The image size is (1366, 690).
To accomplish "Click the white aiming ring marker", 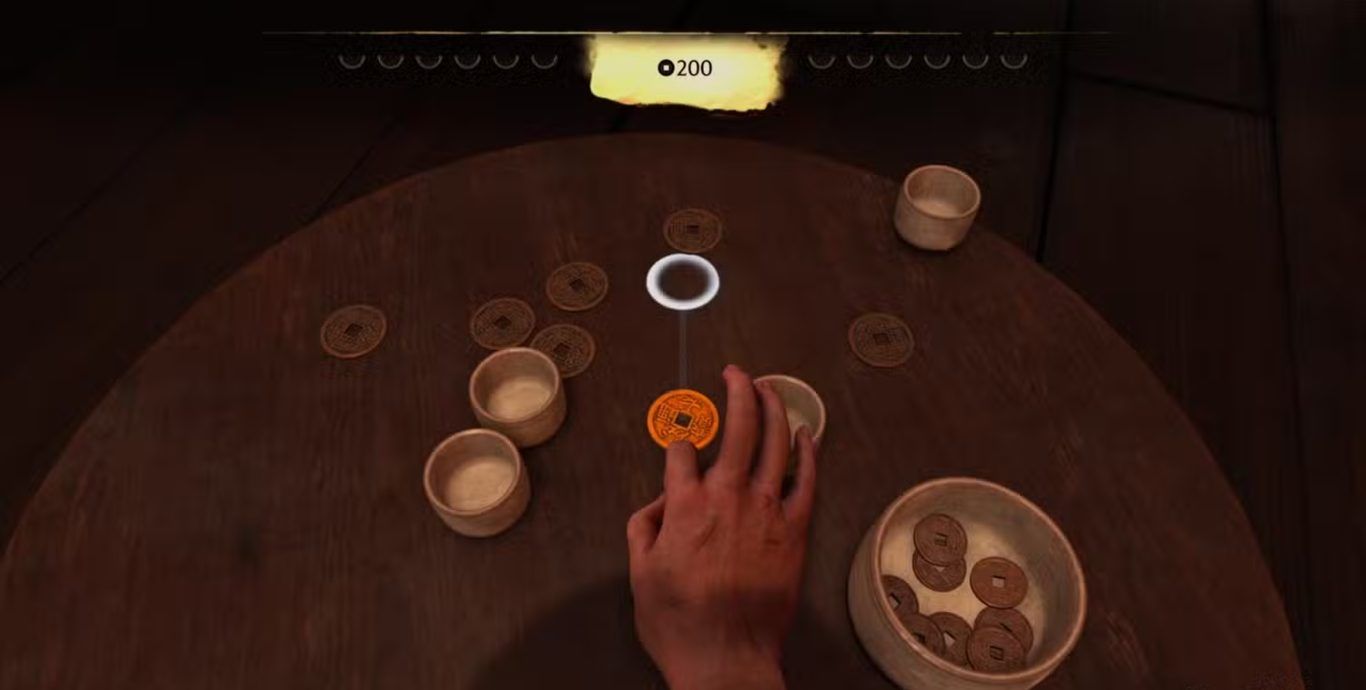I will 683,281.
